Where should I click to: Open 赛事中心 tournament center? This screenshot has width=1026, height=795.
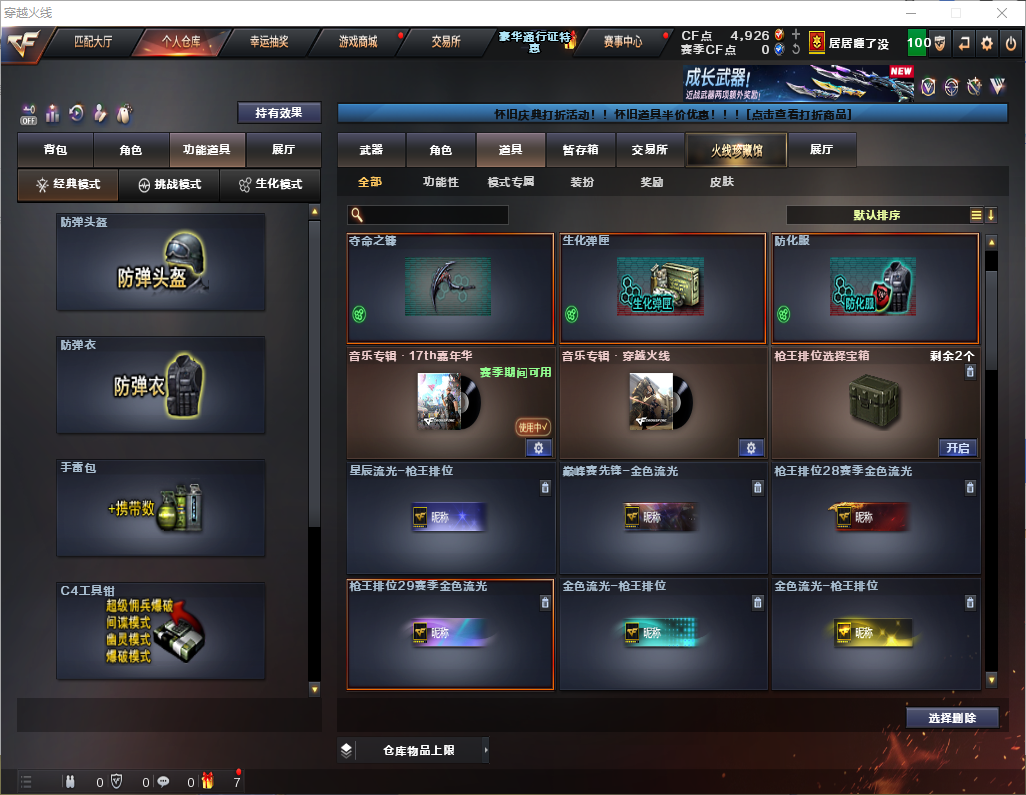622,42
